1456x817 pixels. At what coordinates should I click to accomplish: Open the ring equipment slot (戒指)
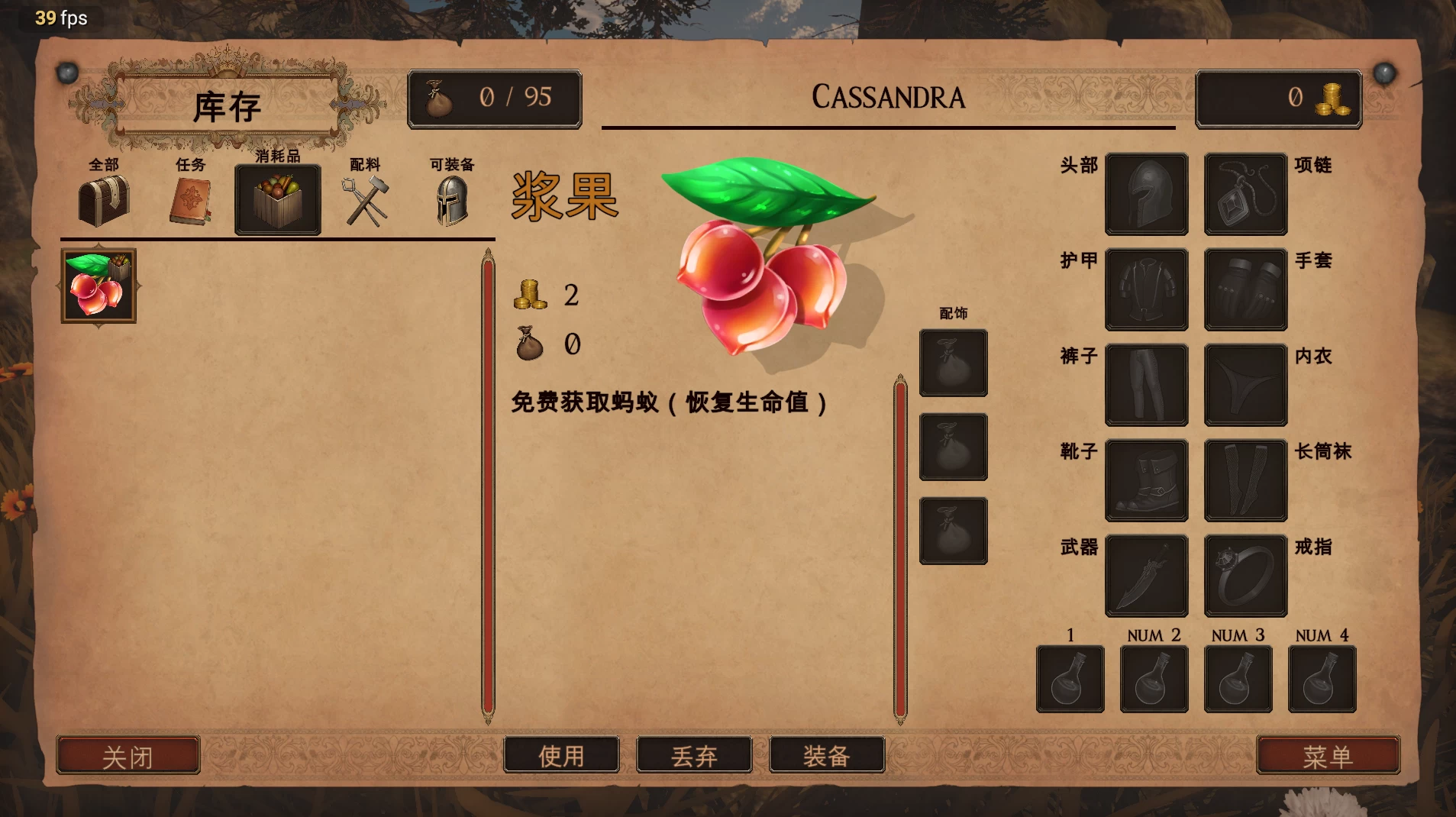[x=1244, y=576]
